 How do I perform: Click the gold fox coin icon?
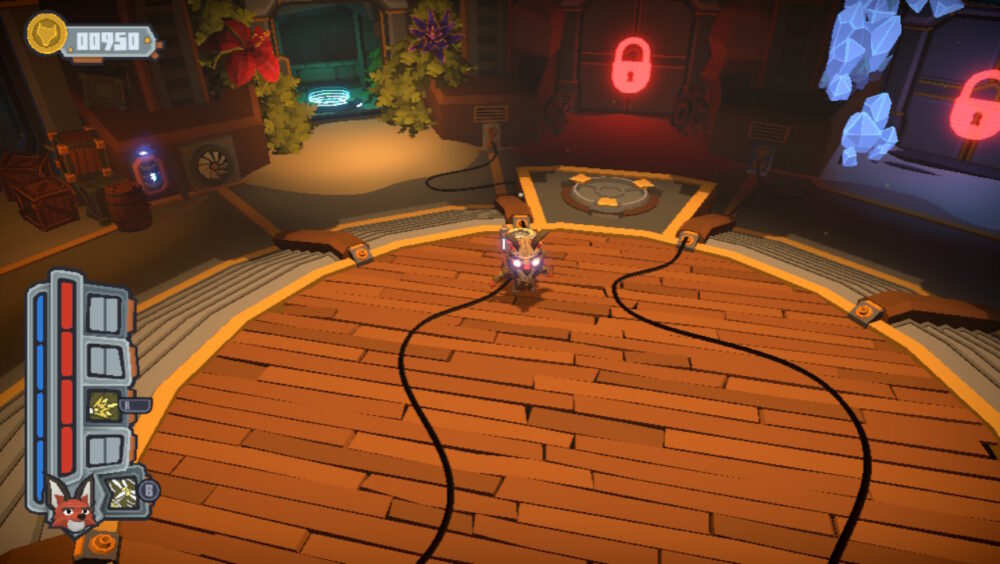tap(46, 34)
